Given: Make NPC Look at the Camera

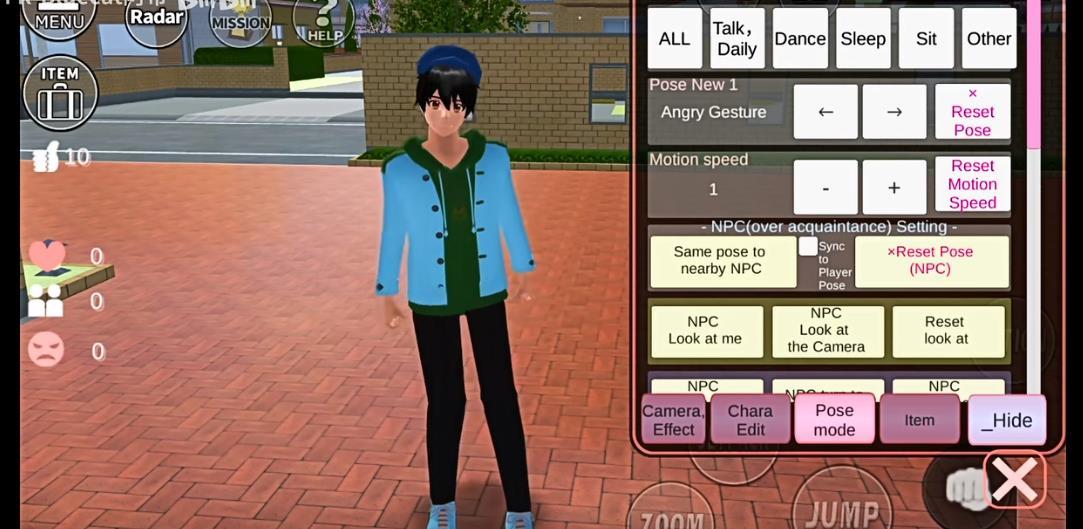Looking at the screenshot, I should click(x=826, y=330).
